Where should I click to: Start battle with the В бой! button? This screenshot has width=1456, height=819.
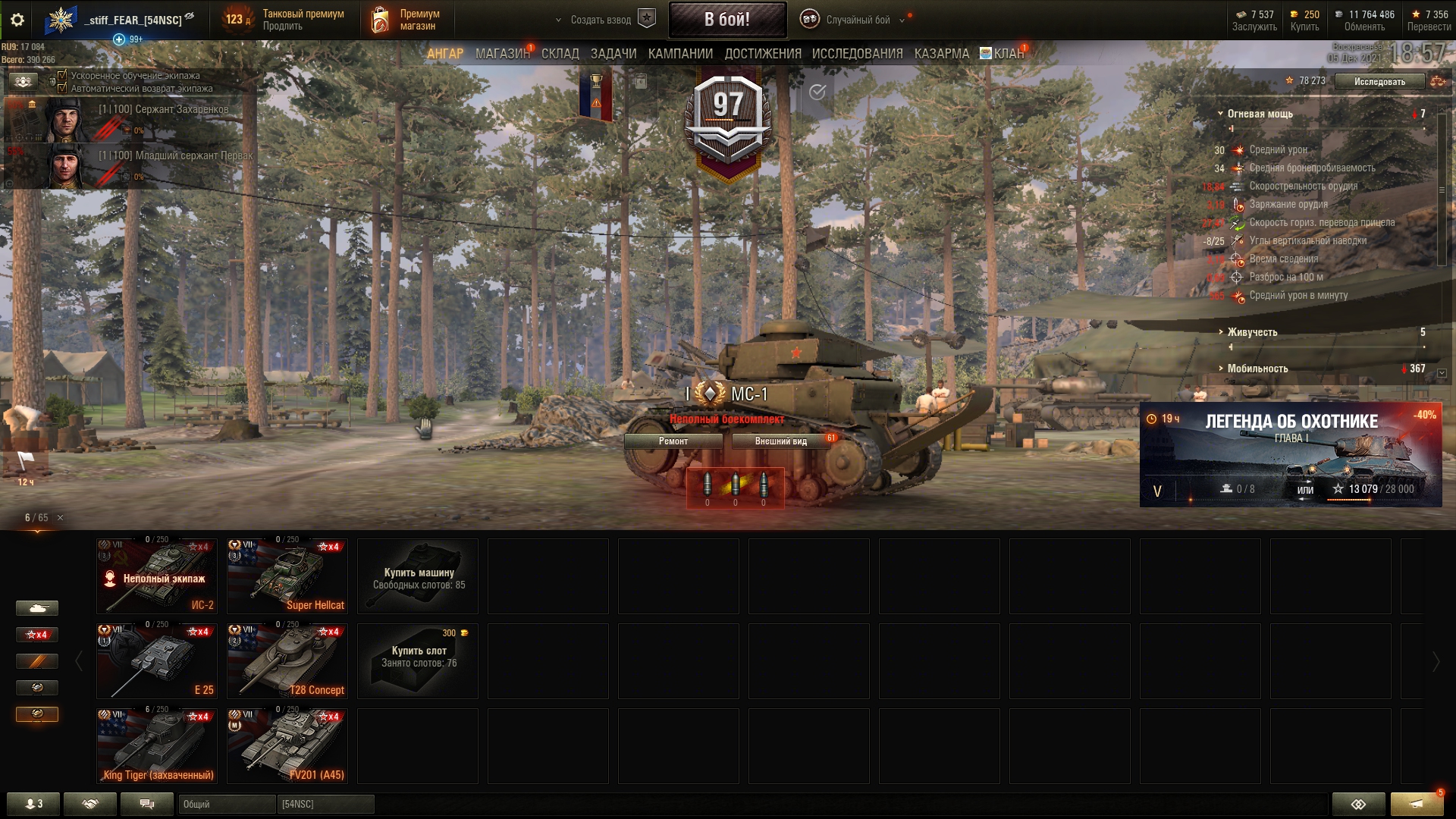click(x=726, y=20)
